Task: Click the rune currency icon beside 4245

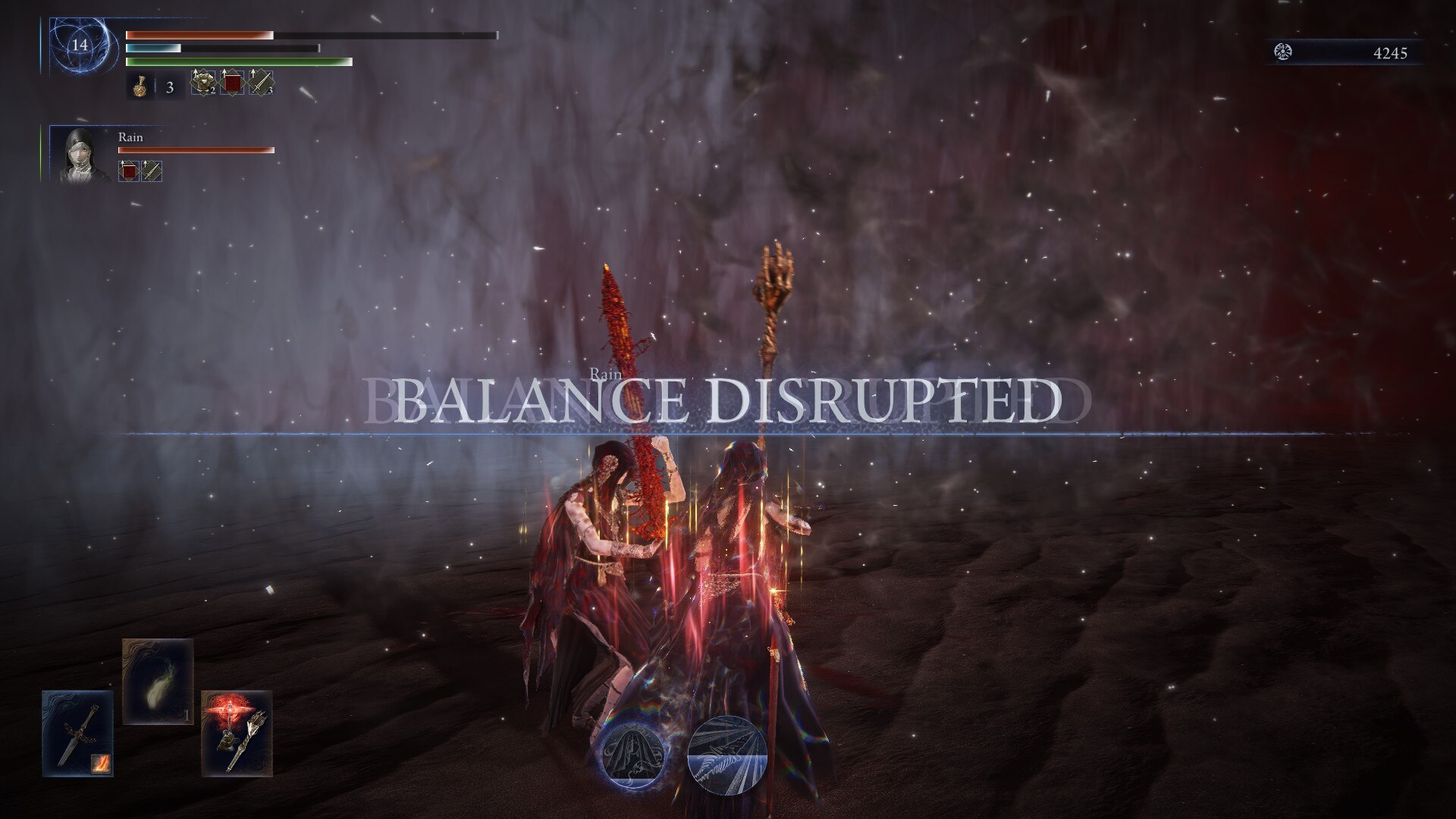Action: pyautogui.click(x=1283, y=51)
